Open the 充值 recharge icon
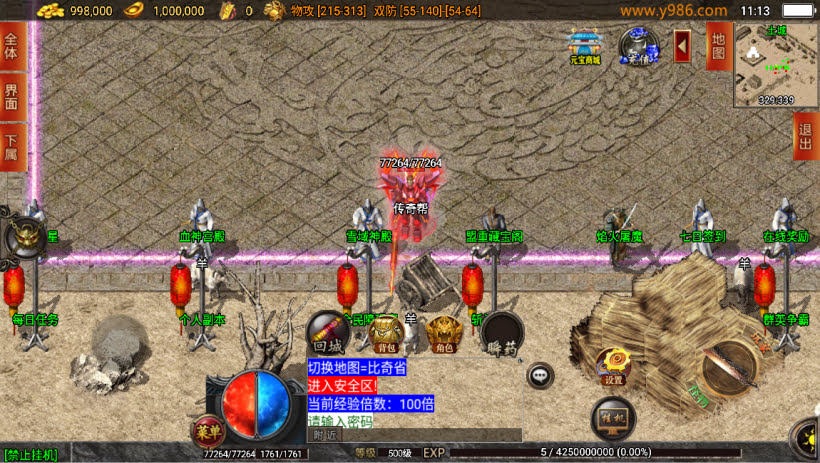The width and height of the screenshot is (820, 463). [x=638, y=46]
